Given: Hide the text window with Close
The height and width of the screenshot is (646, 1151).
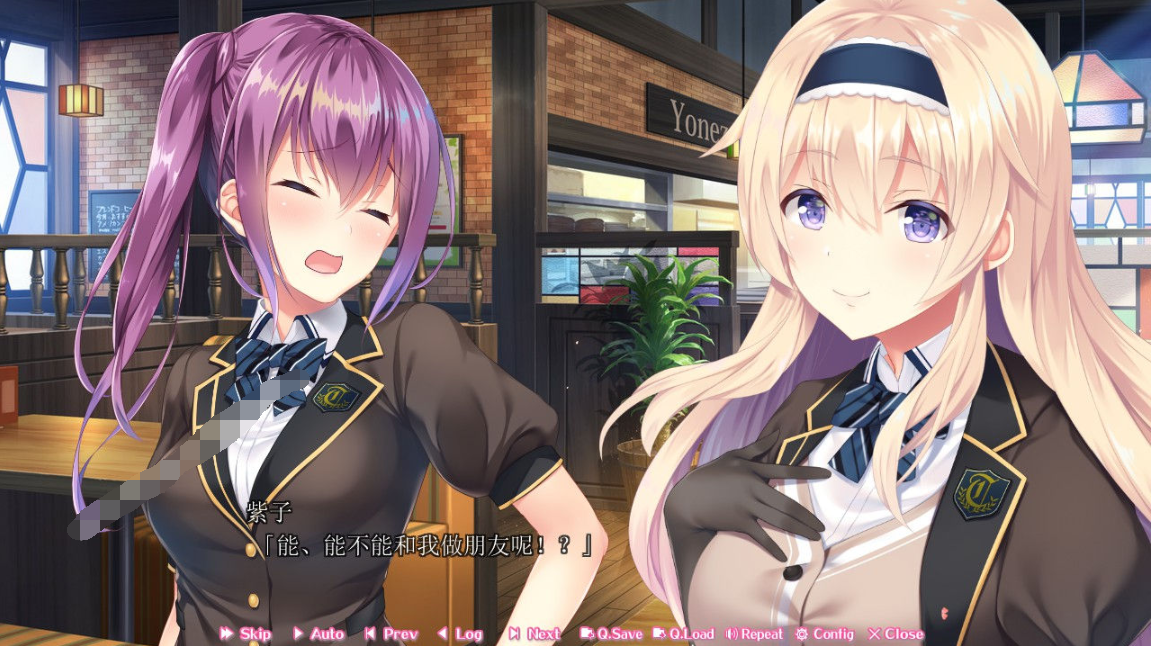Looking at the screenshot, I should click(x=896, y=634).
